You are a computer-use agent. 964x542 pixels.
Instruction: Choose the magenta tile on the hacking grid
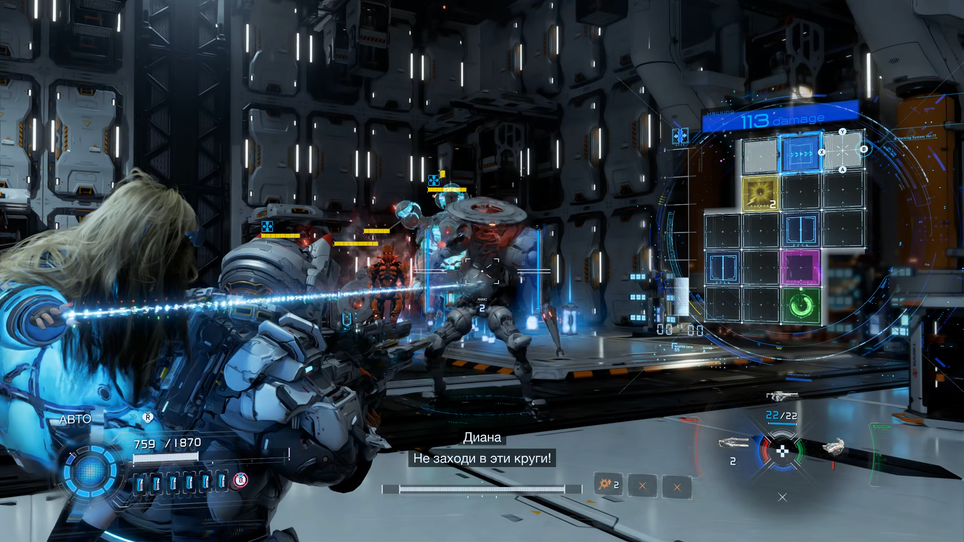[800, 267]
